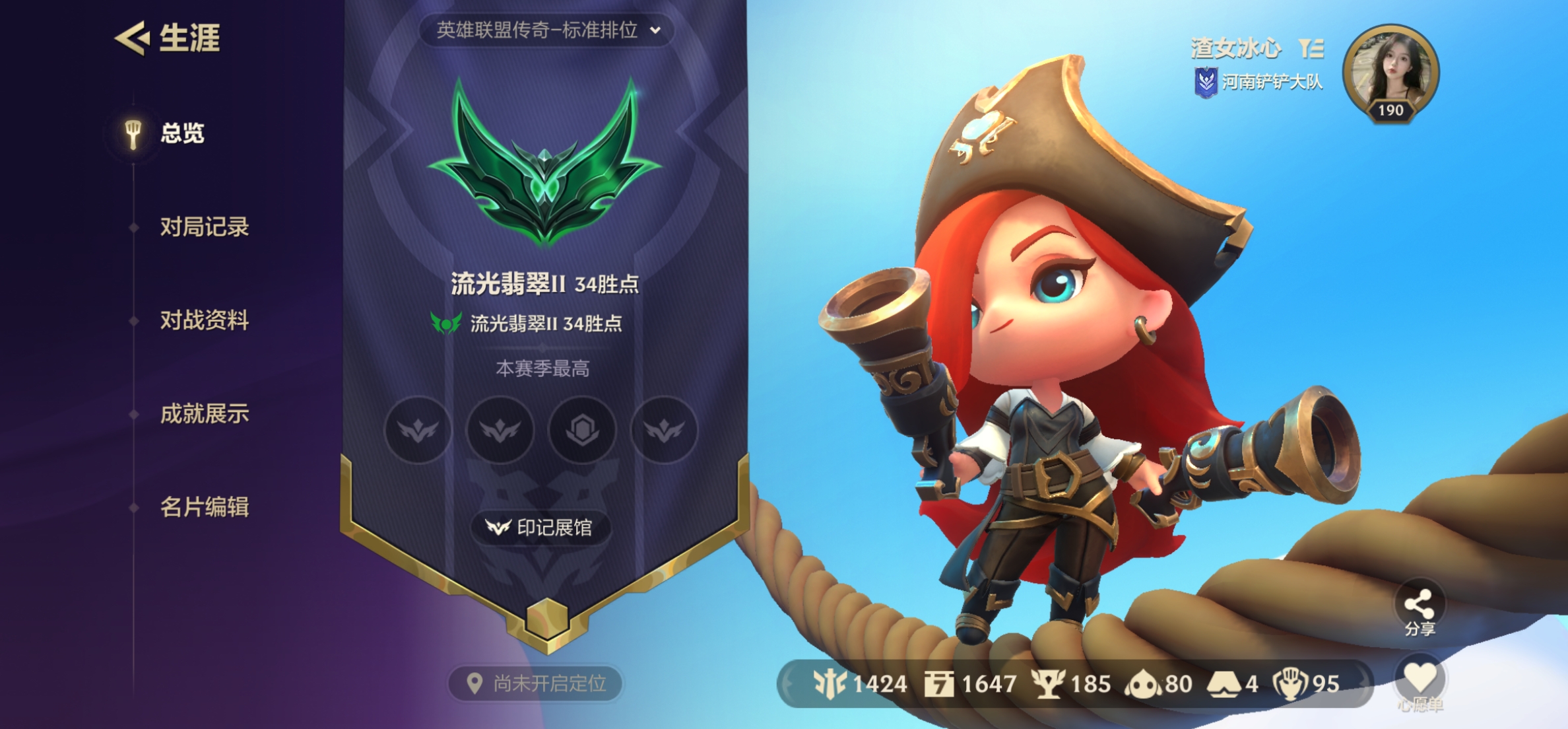Open the 河南铲铲大队 team badge
This screenshot has height=729, width=1568.
[1259, 82]
